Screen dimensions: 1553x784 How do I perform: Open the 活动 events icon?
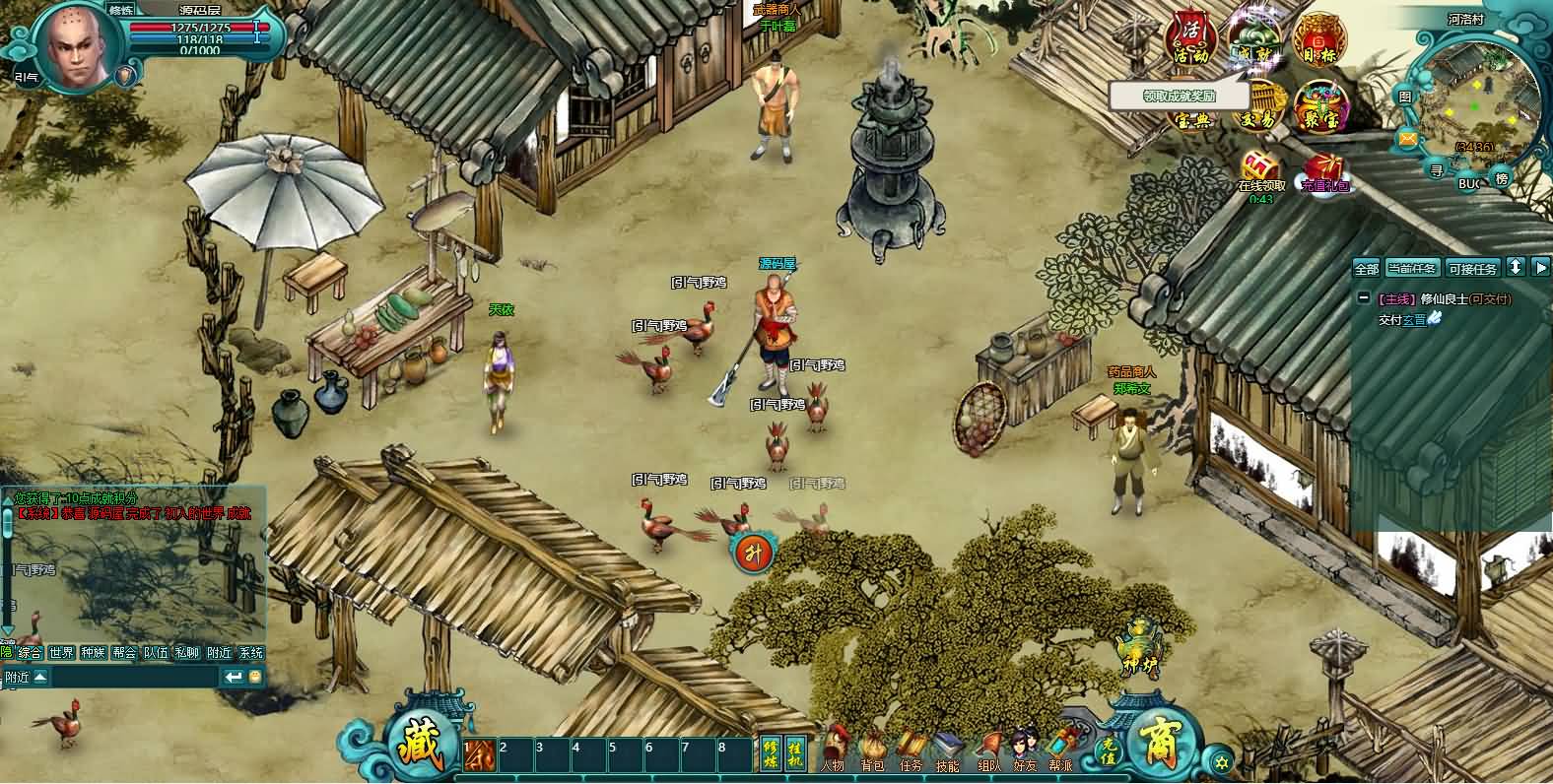[1189, 39]
